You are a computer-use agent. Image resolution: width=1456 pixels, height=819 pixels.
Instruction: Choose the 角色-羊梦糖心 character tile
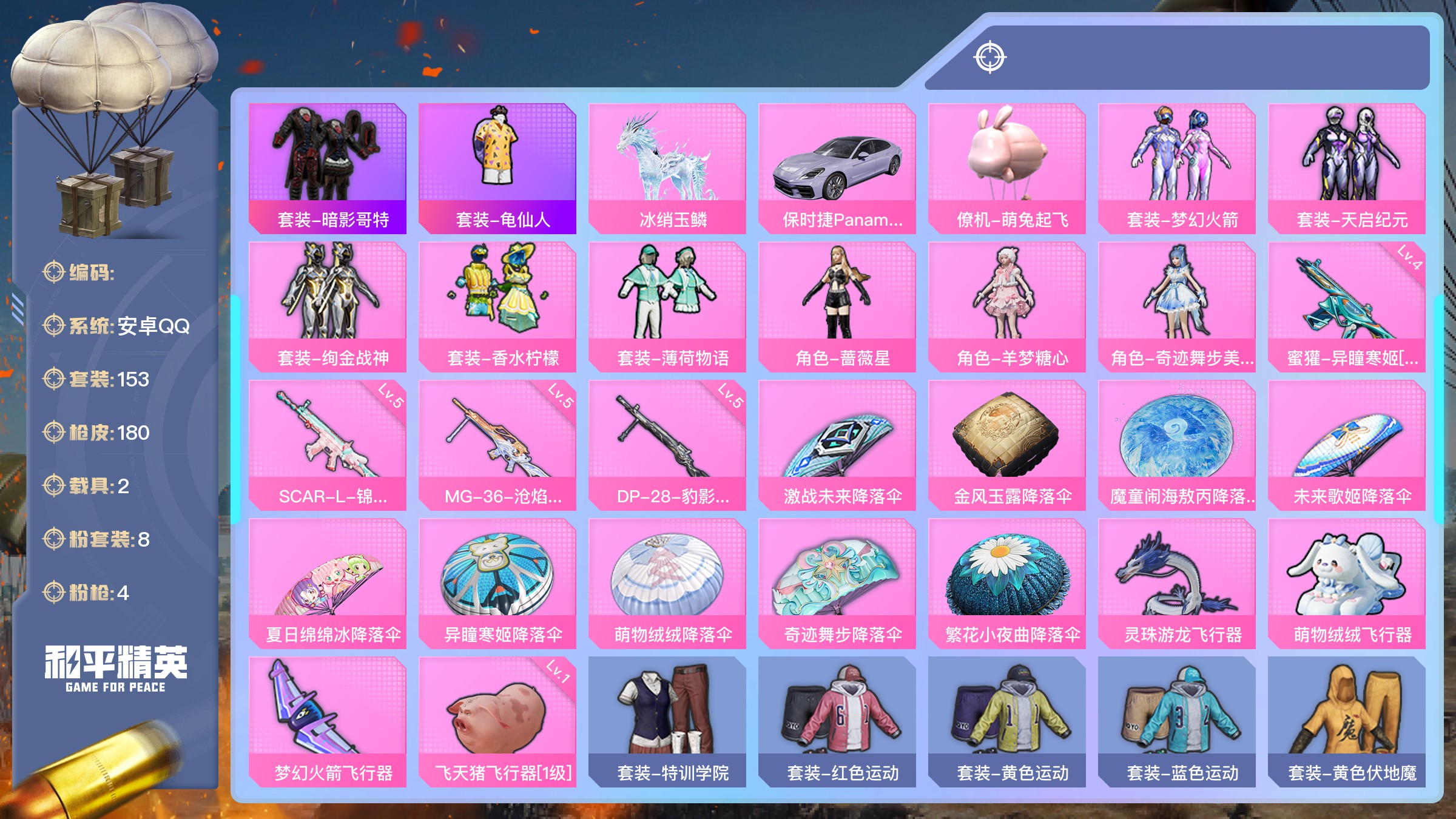coord(1007,306)
